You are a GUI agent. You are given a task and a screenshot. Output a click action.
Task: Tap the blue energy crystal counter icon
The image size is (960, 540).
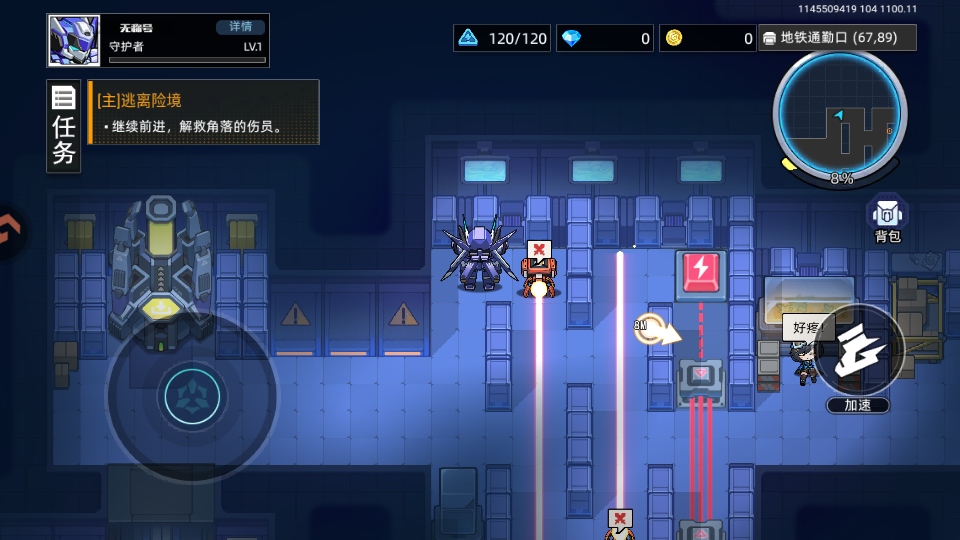(x=468, y=38)
